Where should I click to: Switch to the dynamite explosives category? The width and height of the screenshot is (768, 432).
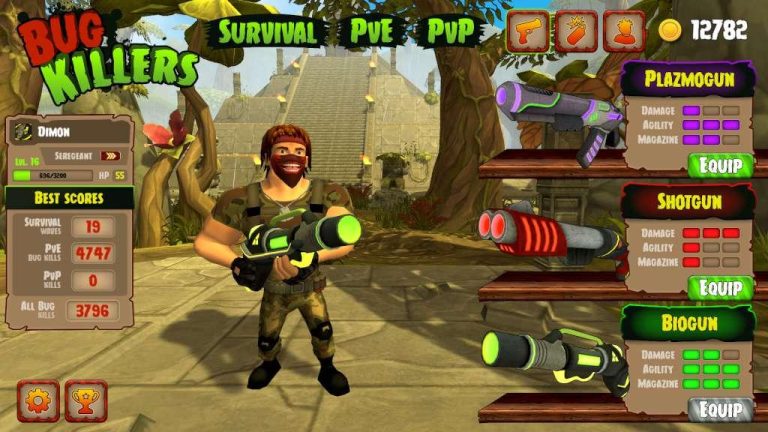point(576,31)
